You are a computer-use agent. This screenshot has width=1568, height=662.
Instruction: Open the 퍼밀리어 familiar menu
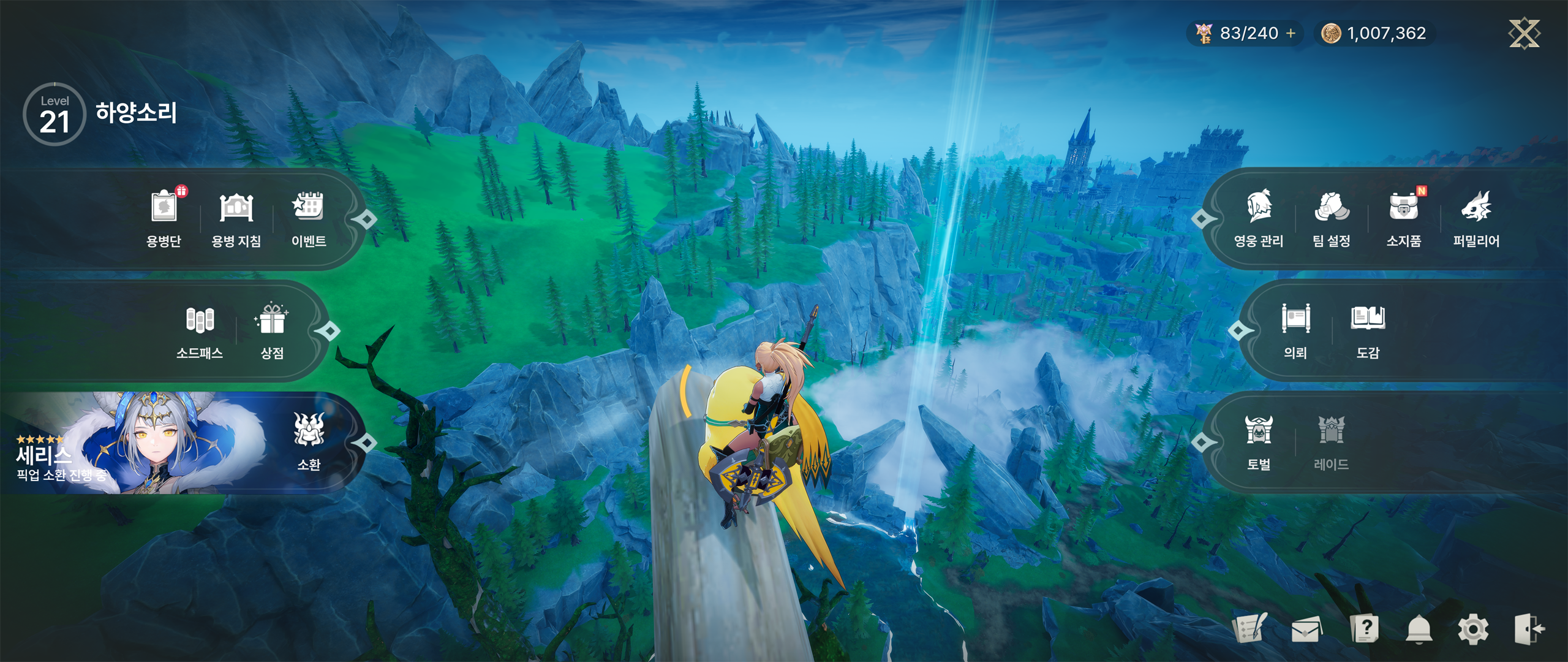point(1476,217)
